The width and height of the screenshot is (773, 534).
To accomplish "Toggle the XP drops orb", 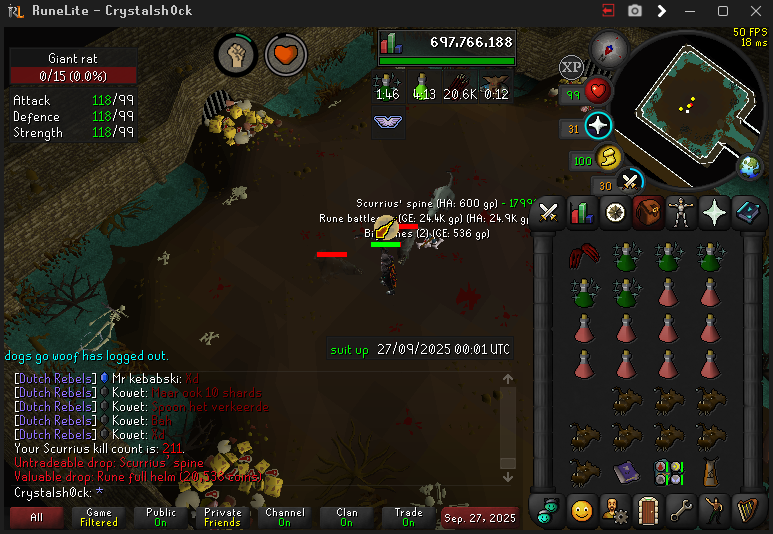I will (571, 67).
